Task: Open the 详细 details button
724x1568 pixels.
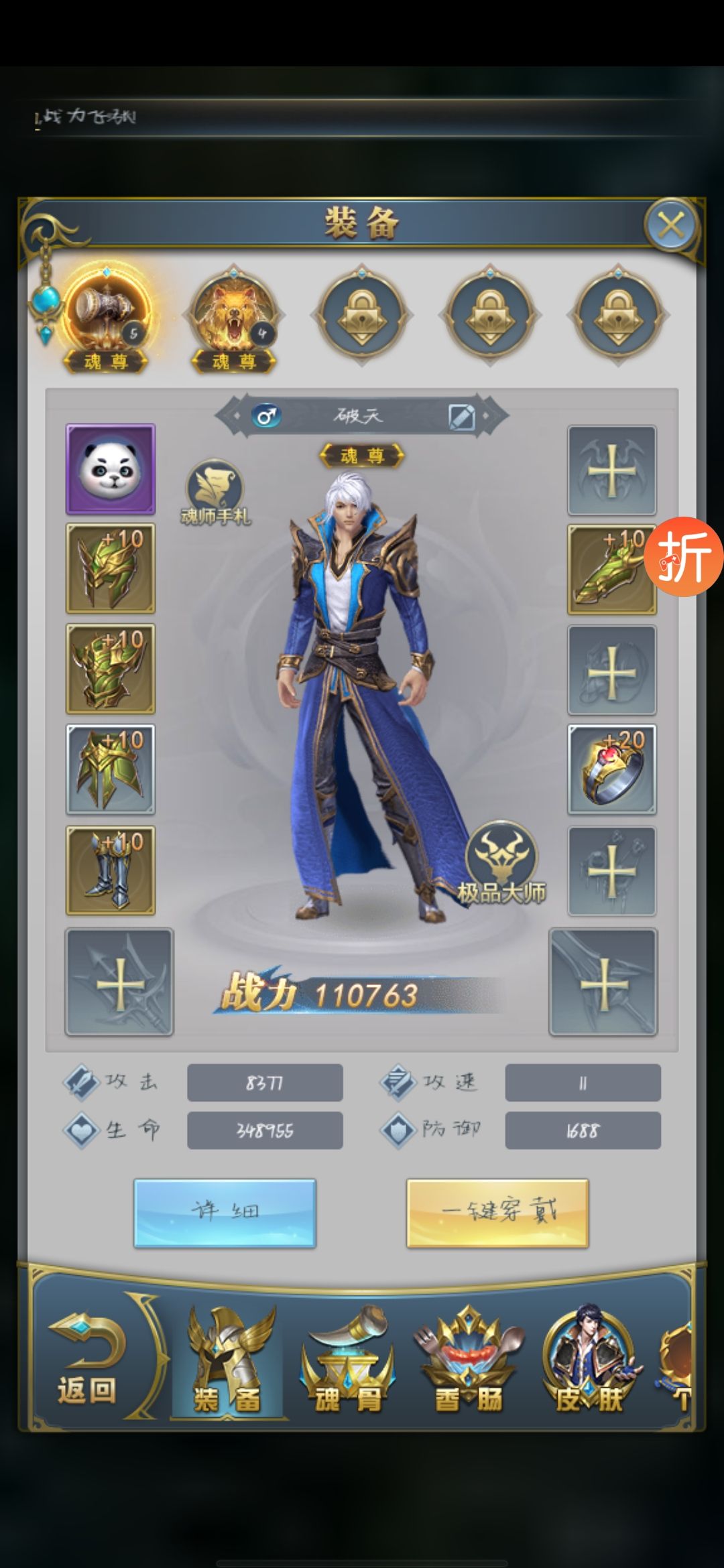Action: point(225,1213)
